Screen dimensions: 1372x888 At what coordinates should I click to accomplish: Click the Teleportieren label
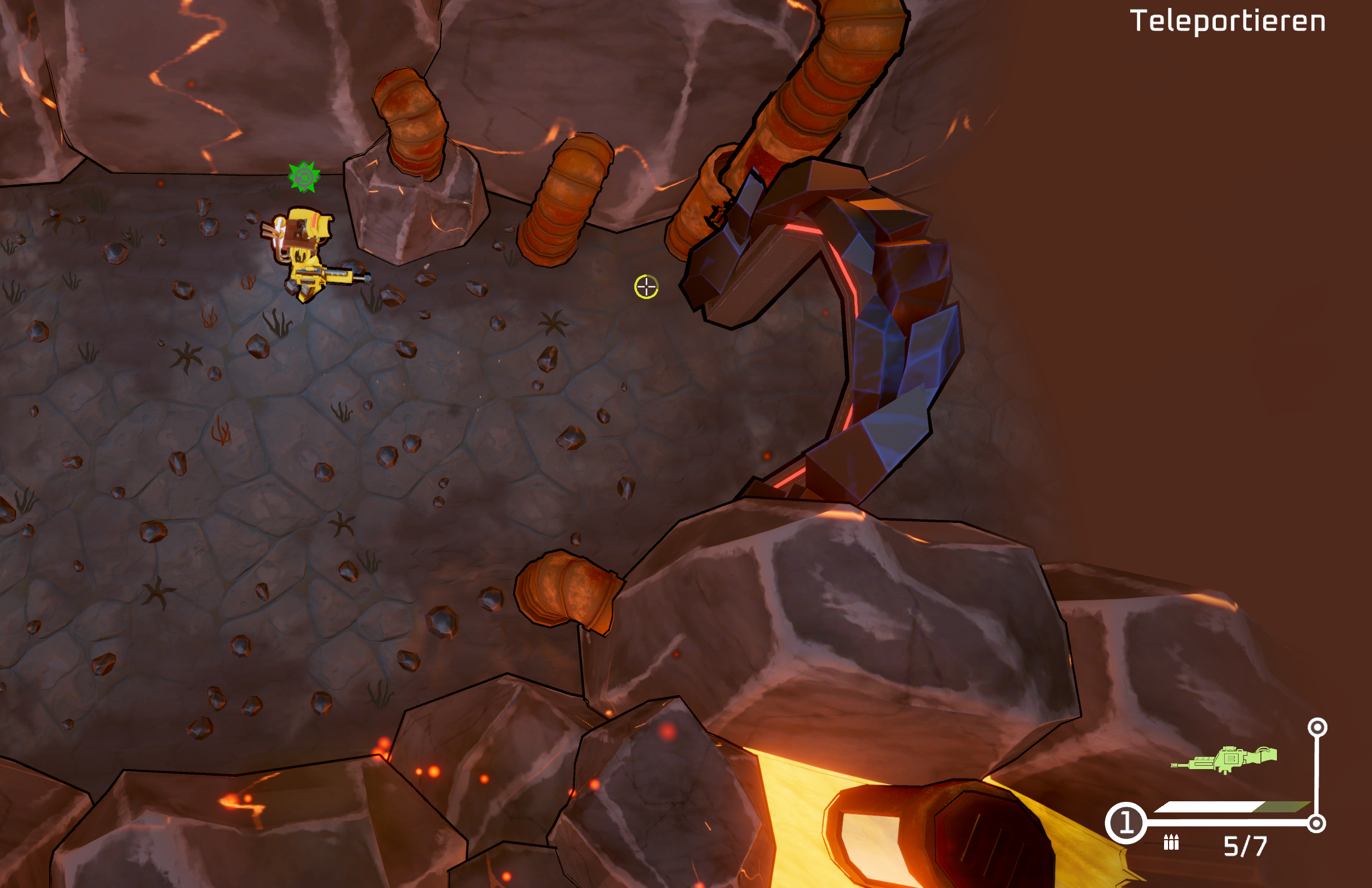tap(1227, 22)
